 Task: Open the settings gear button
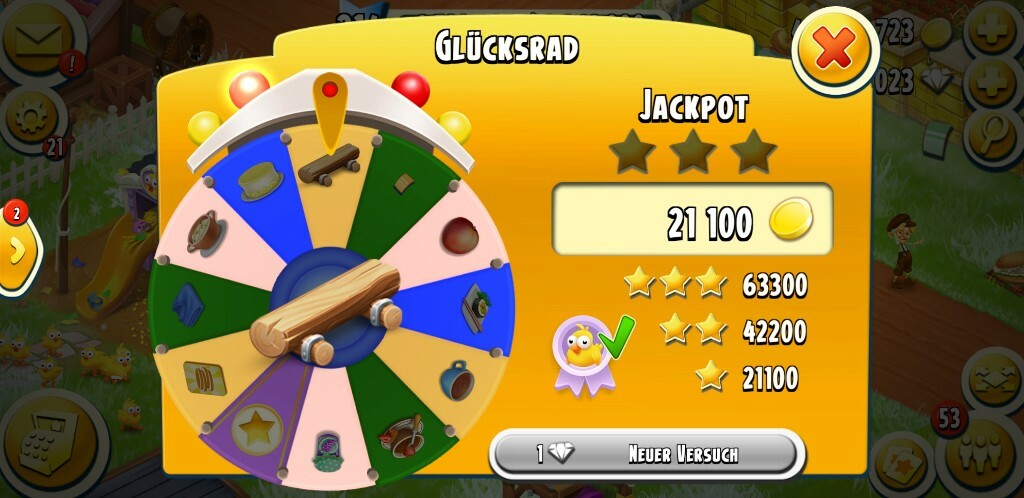(31, 117)
